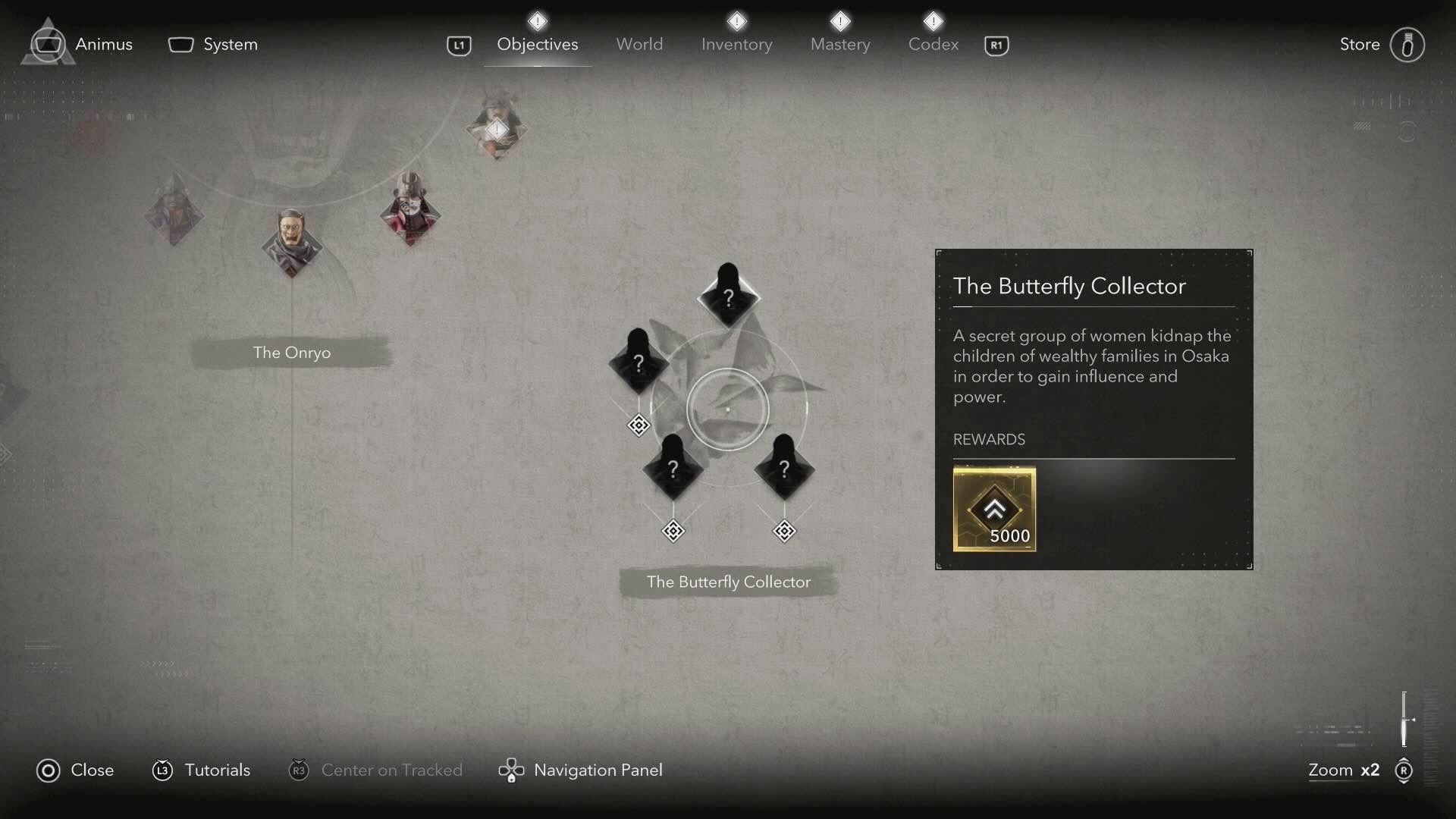Expand the clue marker below the left target
This screenshot has width=1456, height=819.
(639, 425)
